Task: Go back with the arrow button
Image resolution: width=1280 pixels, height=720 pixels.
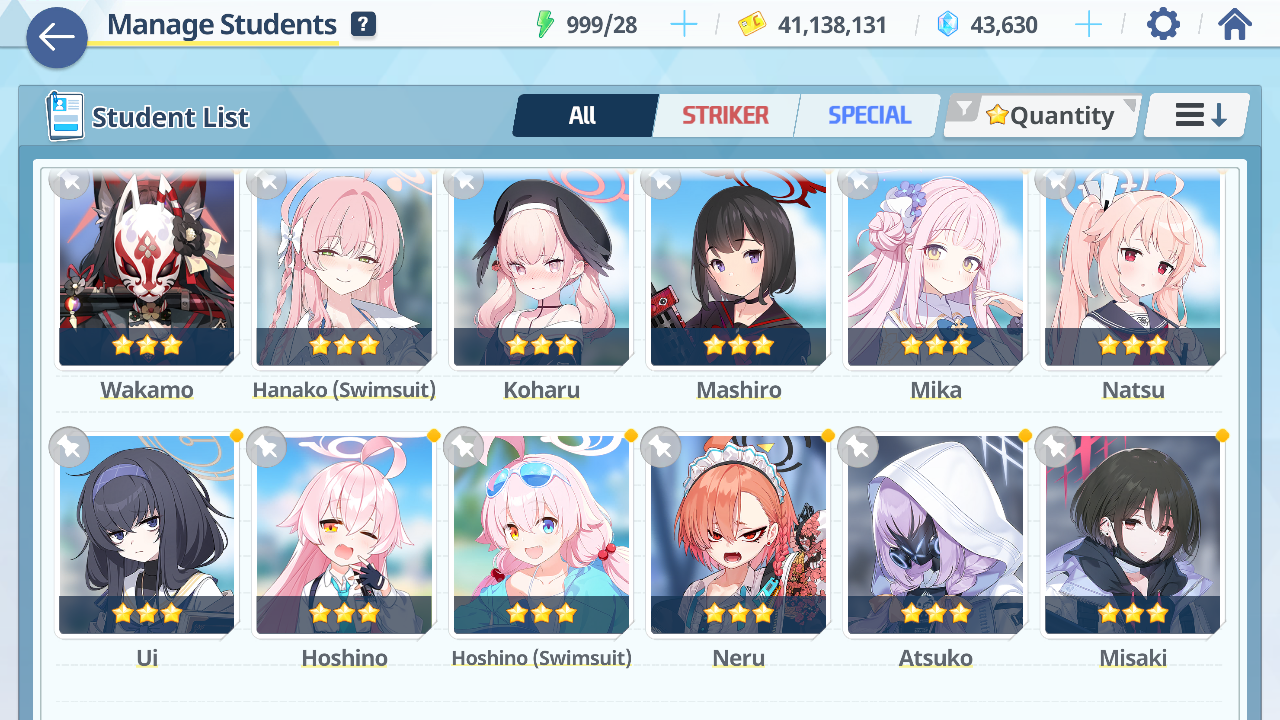Action: tap(56, 38)
